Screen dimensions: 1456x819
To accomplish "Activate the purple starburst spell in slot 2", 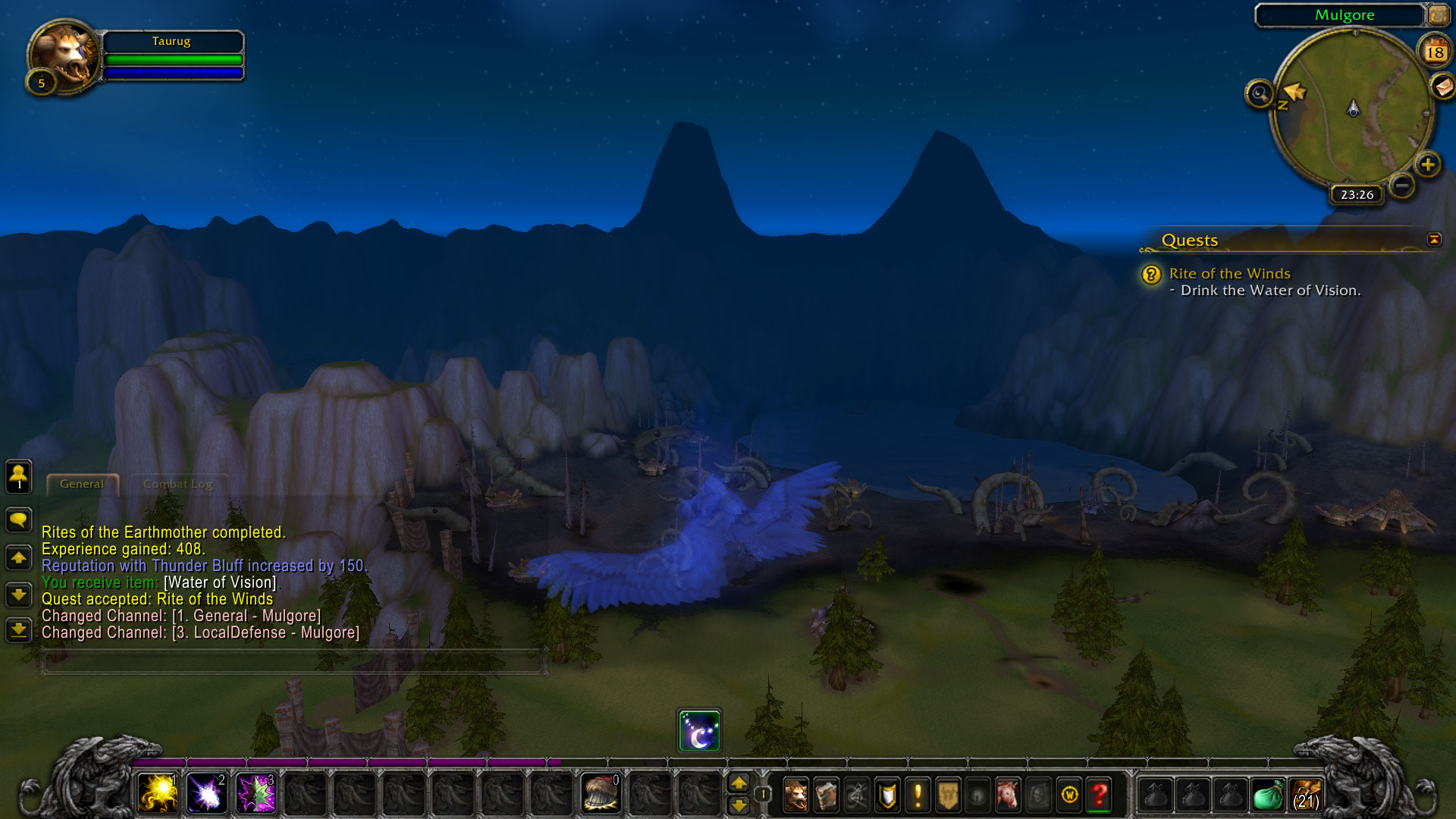I will [206, 794].
